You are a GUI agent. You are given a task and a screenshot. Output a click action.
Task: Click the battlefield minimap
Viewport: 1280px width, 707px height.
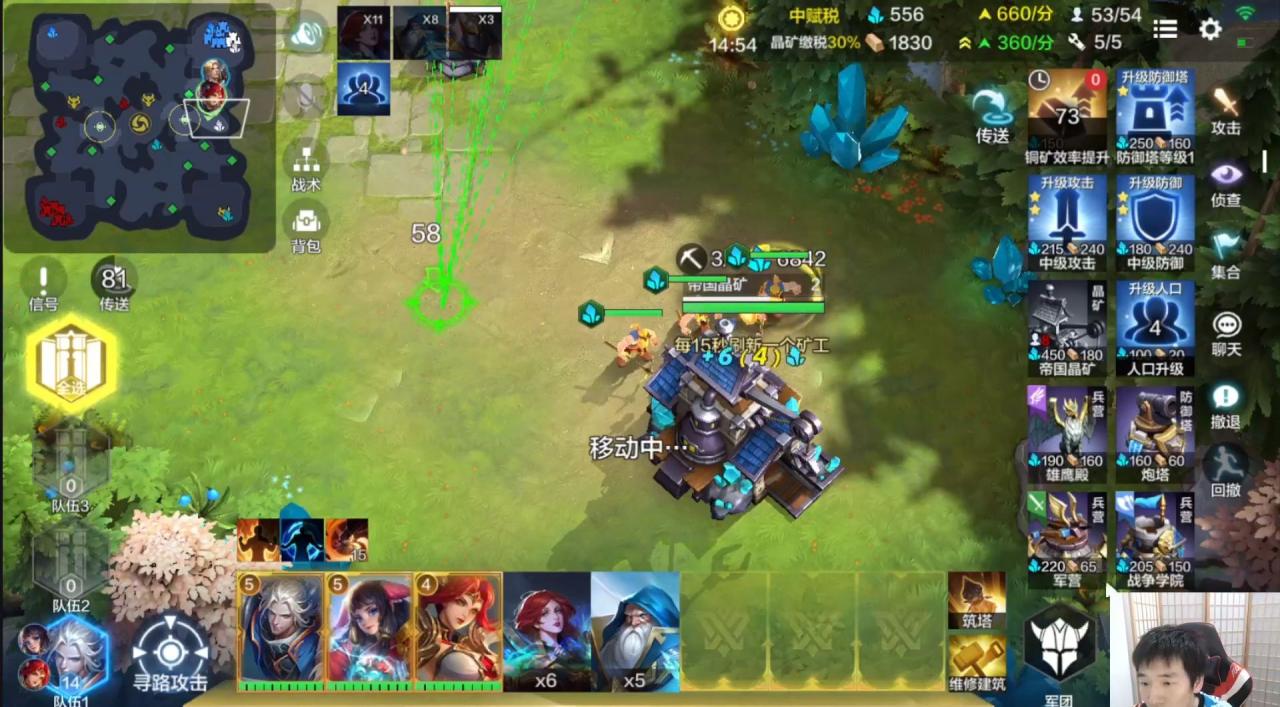click(x=139, y=125)
